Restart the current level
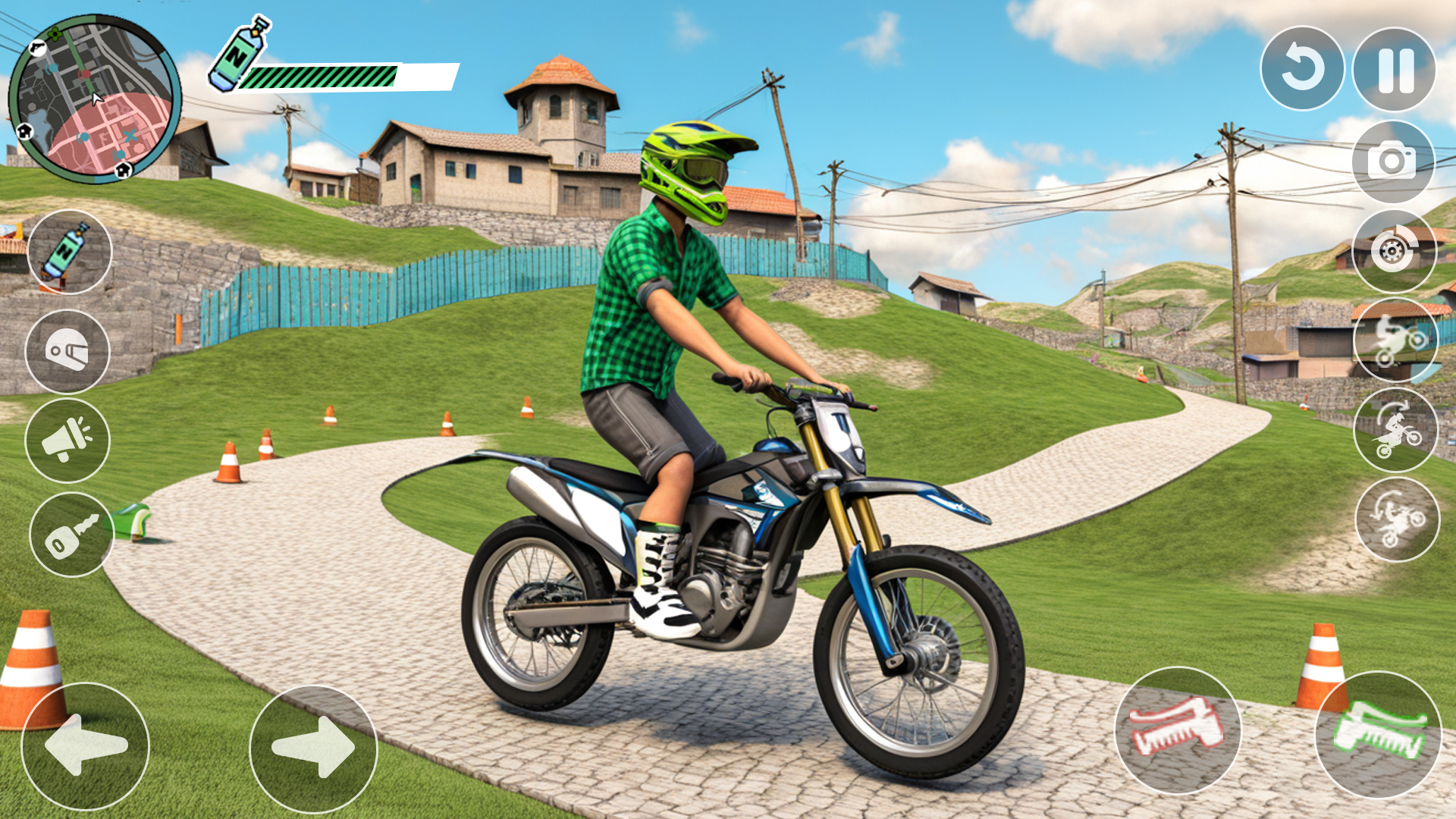 pyautogui.click(x=1303, y=67)
